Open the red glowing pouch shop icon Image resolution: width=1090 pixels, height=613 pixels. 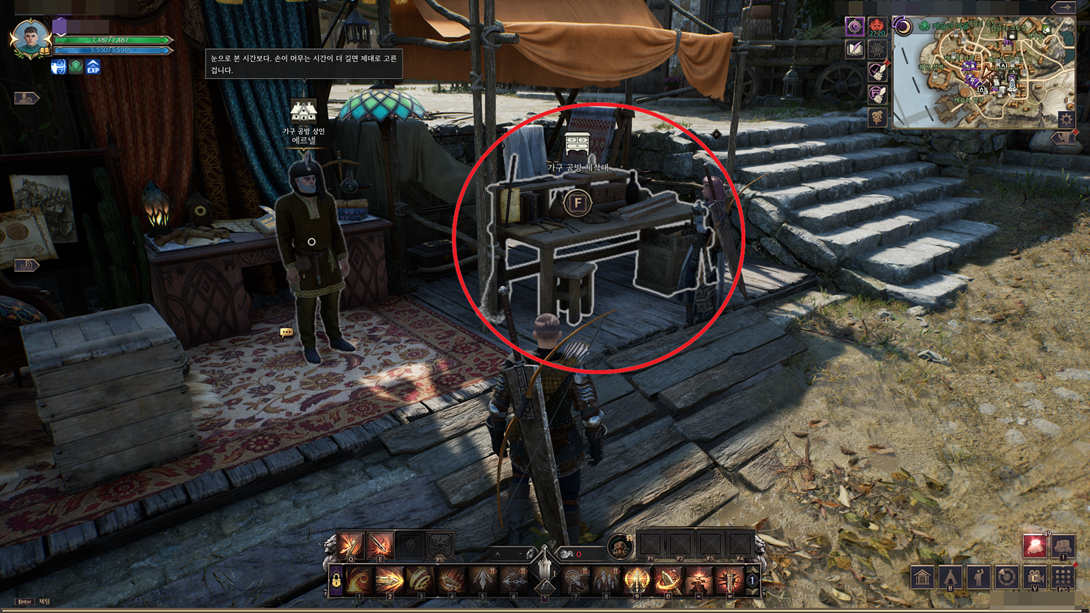pos(1034,545)
